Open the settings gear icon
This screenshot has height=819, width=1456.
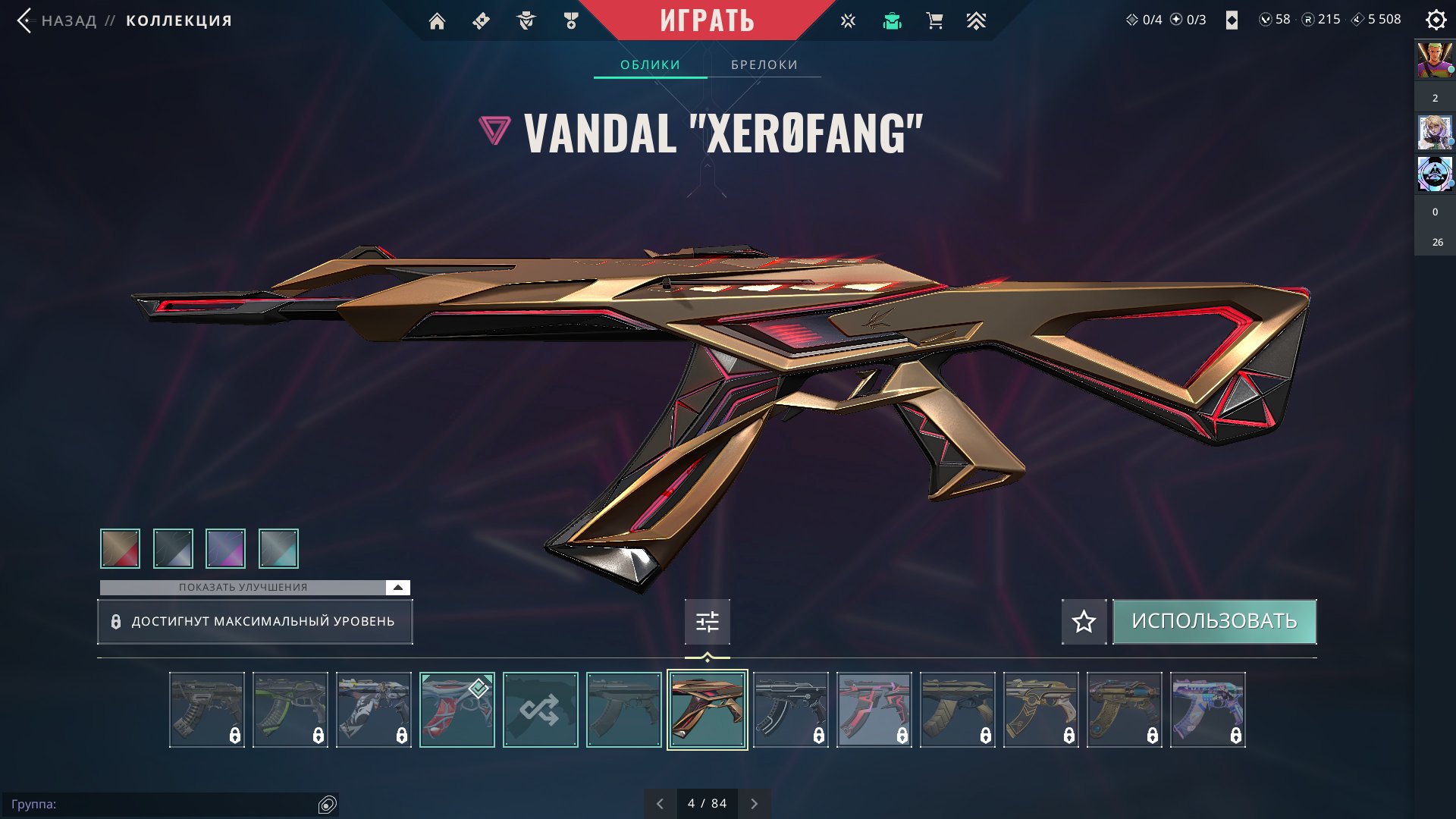point(1436,20)
